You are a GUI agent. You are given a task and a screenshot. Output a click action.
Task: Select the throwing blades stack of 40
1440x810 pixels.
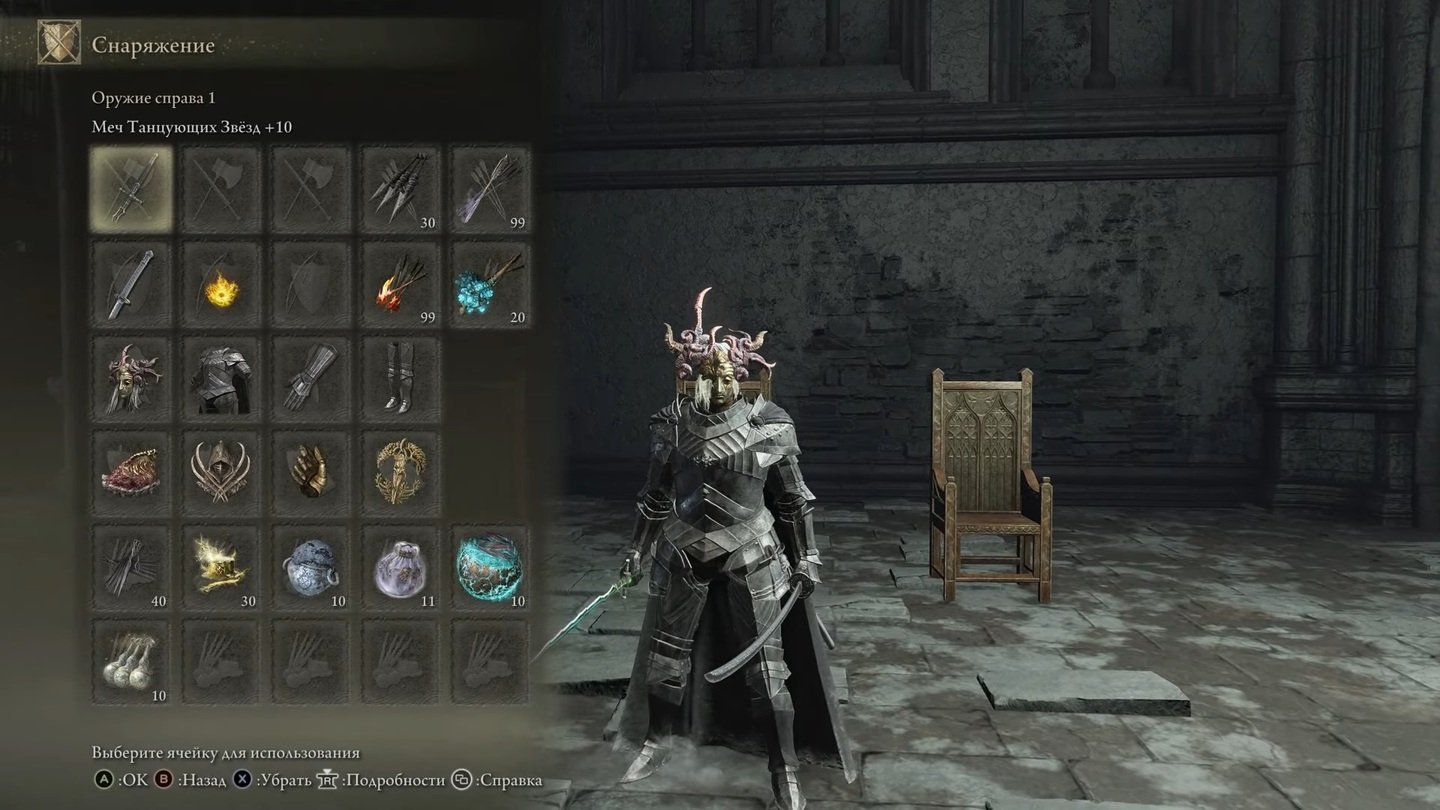pyautogui.click(x=131, y=567)
